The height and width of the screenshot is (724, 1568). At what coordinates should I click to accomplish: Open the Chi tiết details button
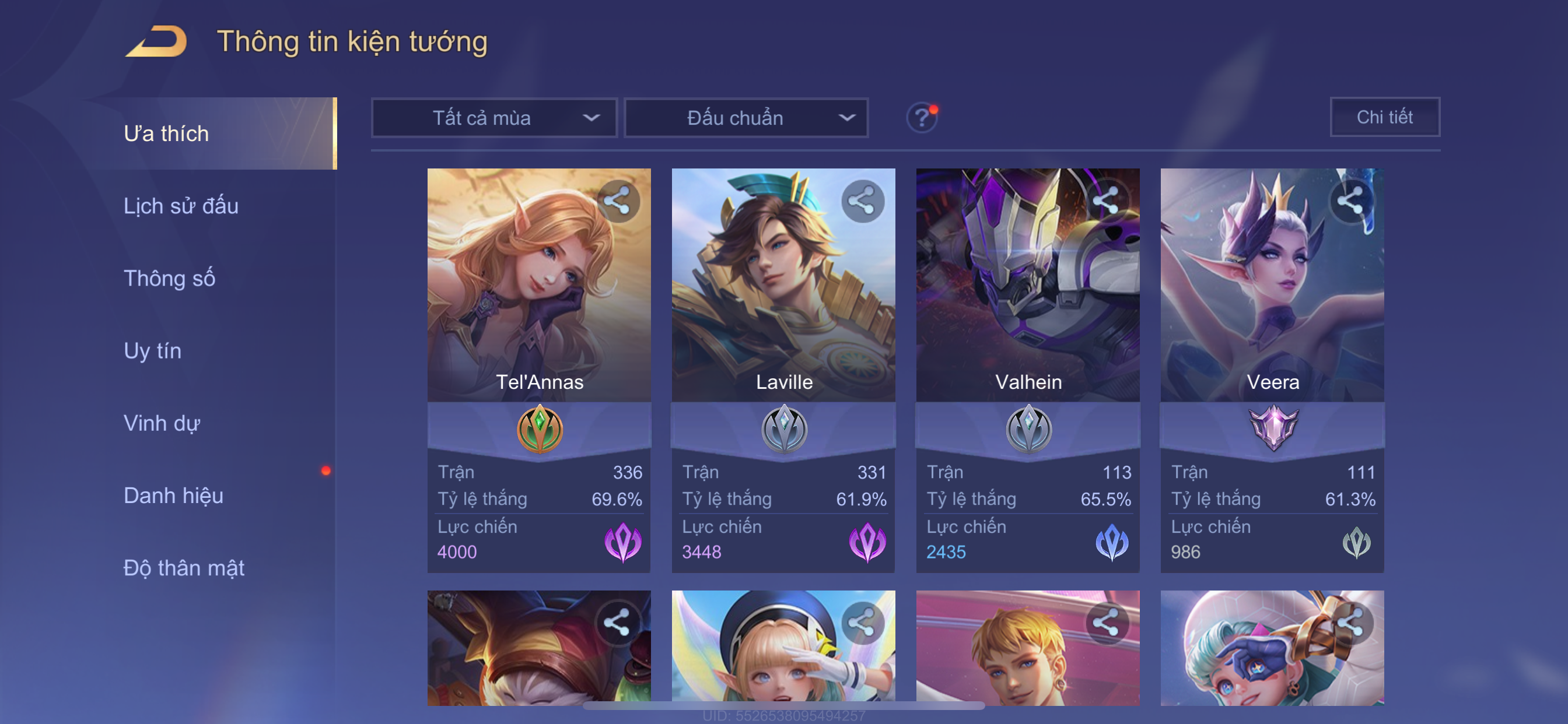click(1384, 117)
